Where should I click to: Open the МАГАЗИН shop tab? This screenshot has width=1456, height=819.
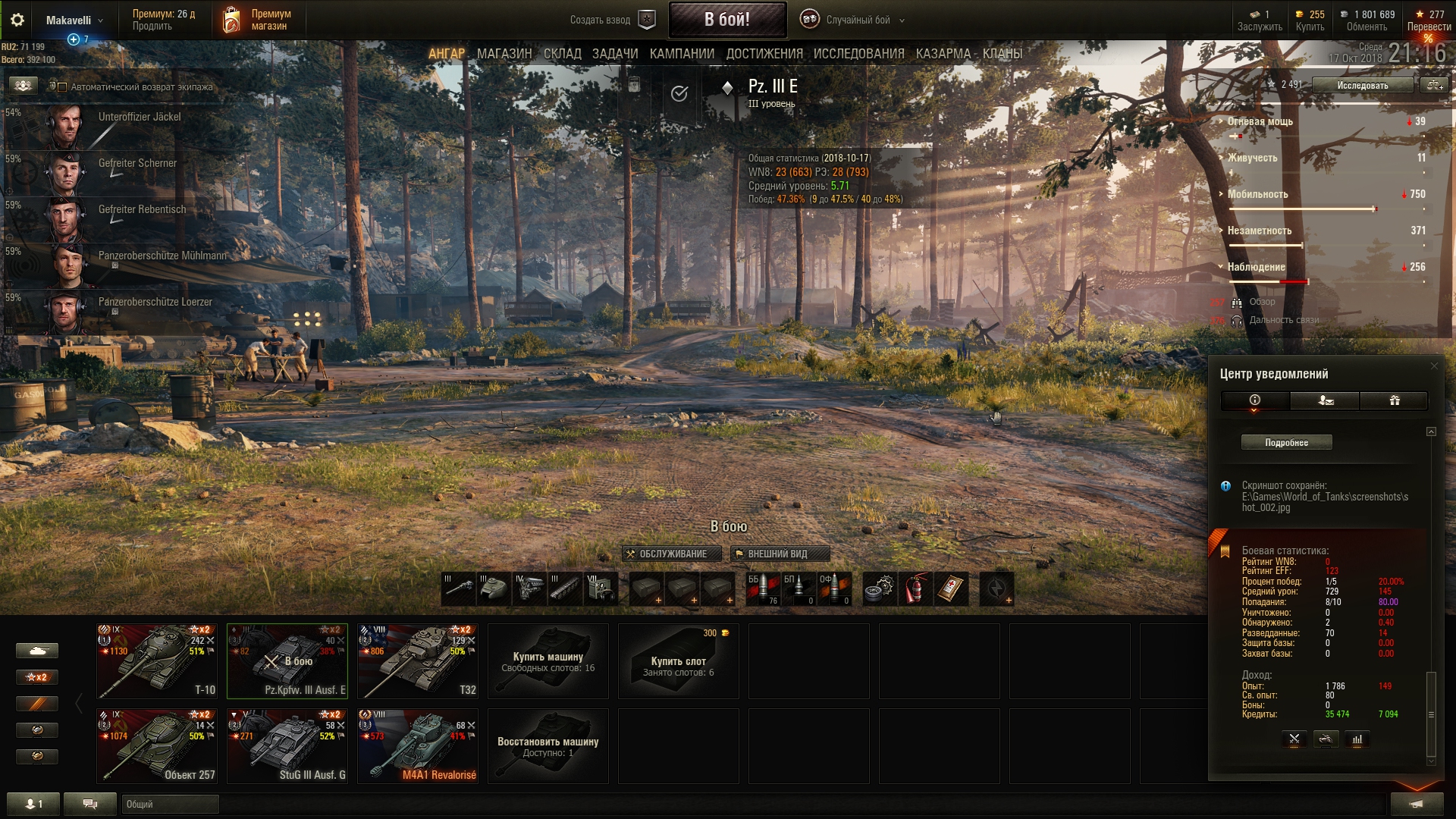[504, 54]
